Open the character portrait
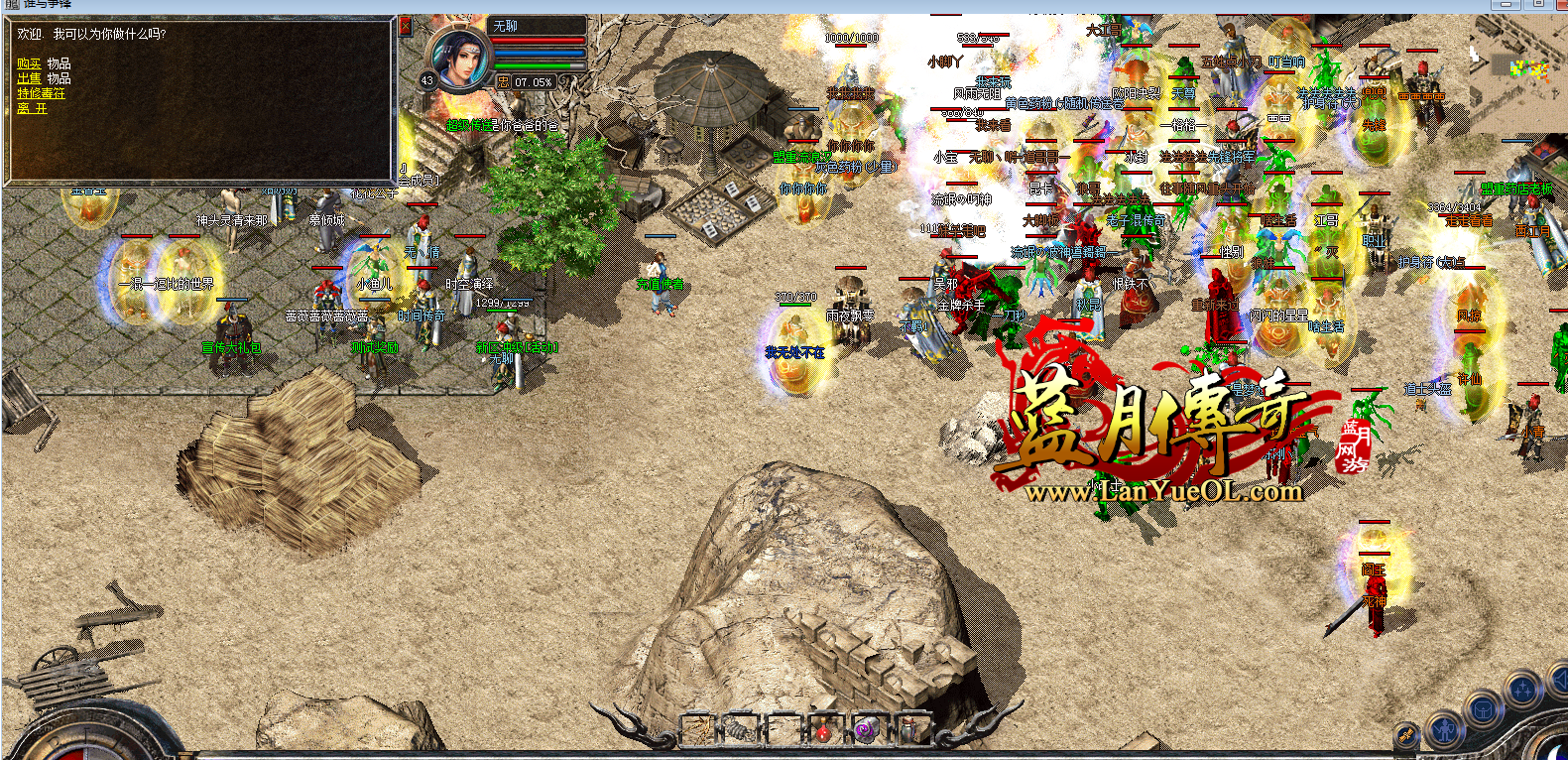The width and height of the screenshot is (1568, 760). tap(459, 59)
